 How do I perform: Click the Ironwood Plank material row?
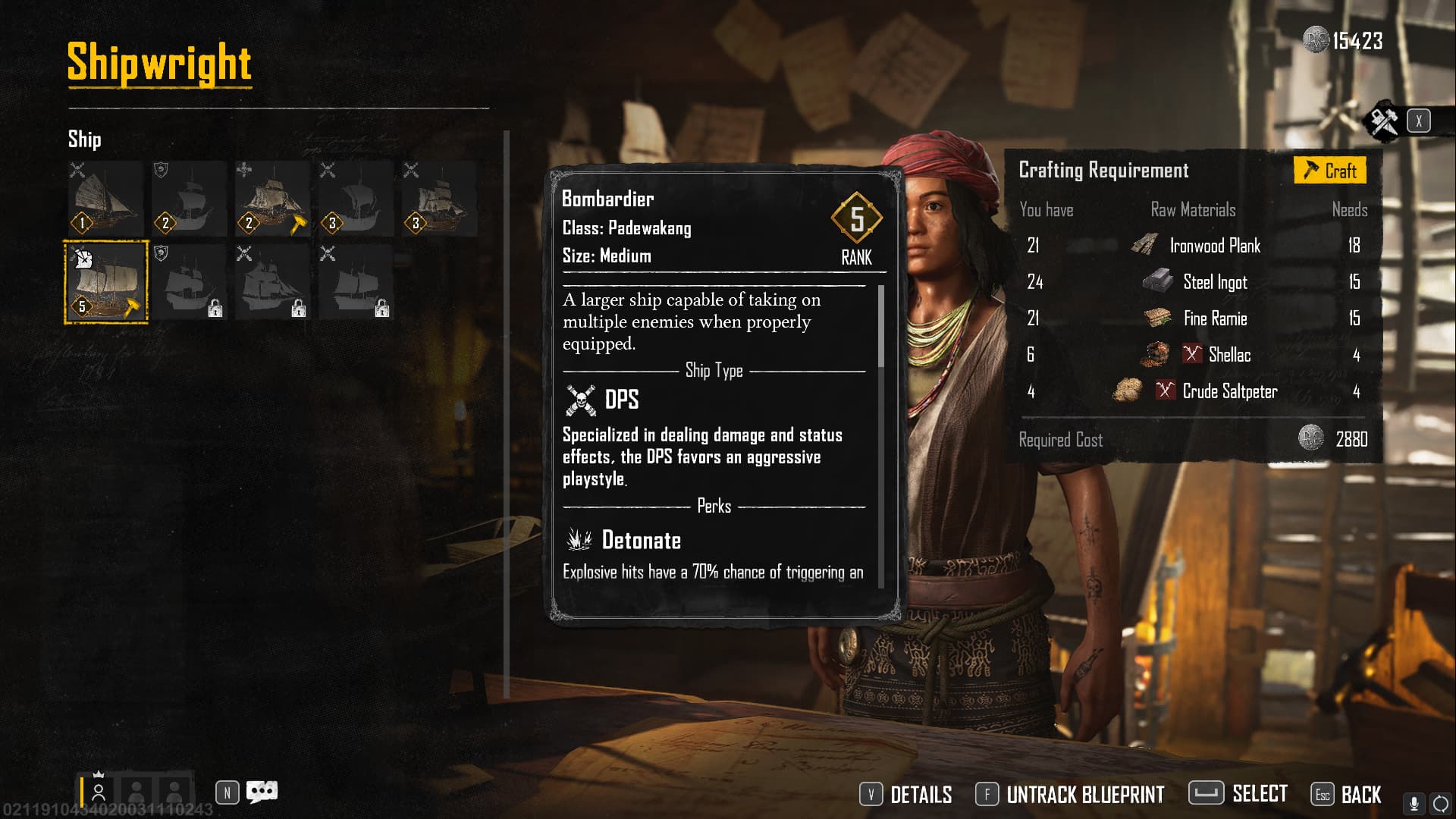pyautogui.click(x=1193, y=246)
